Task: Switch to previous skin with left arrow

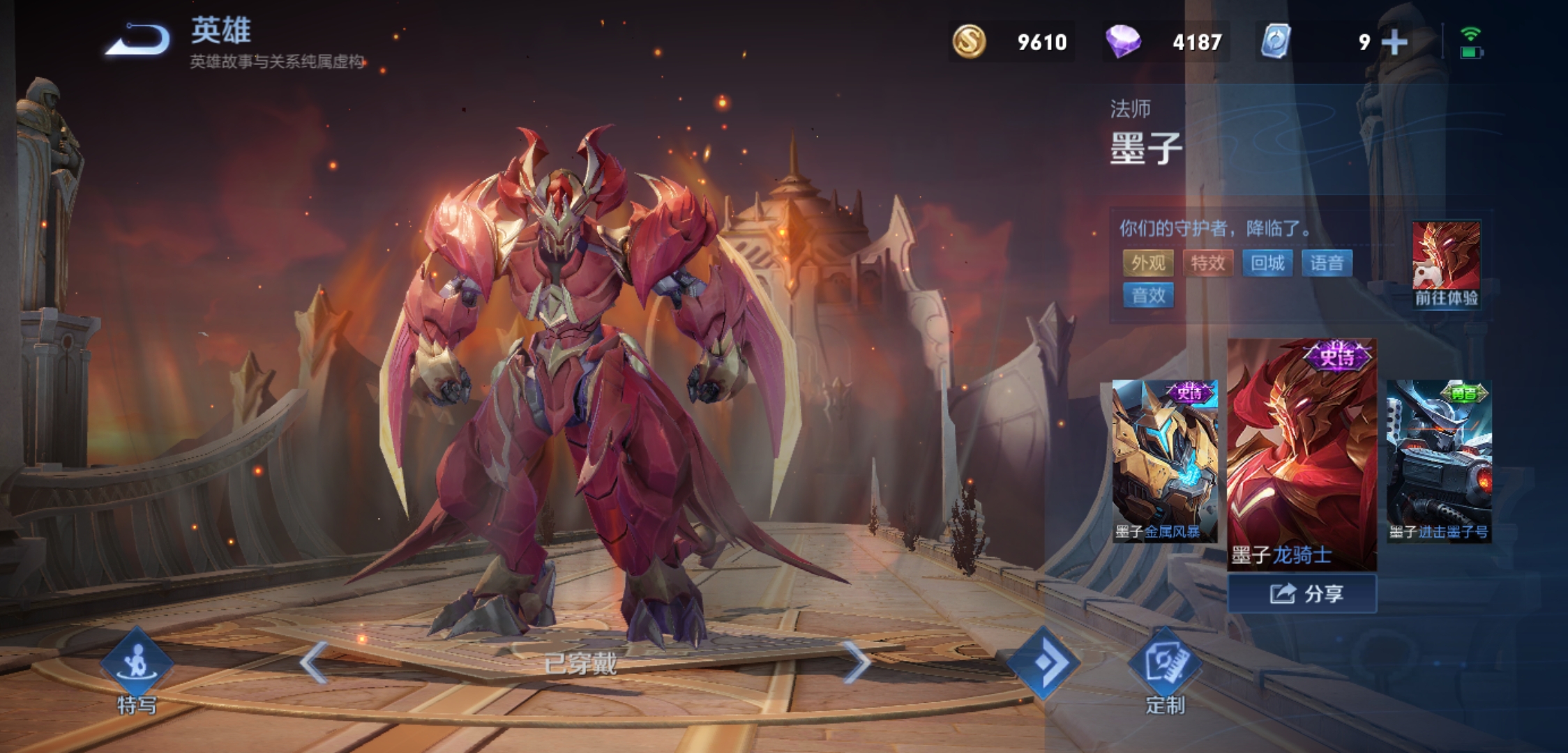Action: tap(314, 662)
